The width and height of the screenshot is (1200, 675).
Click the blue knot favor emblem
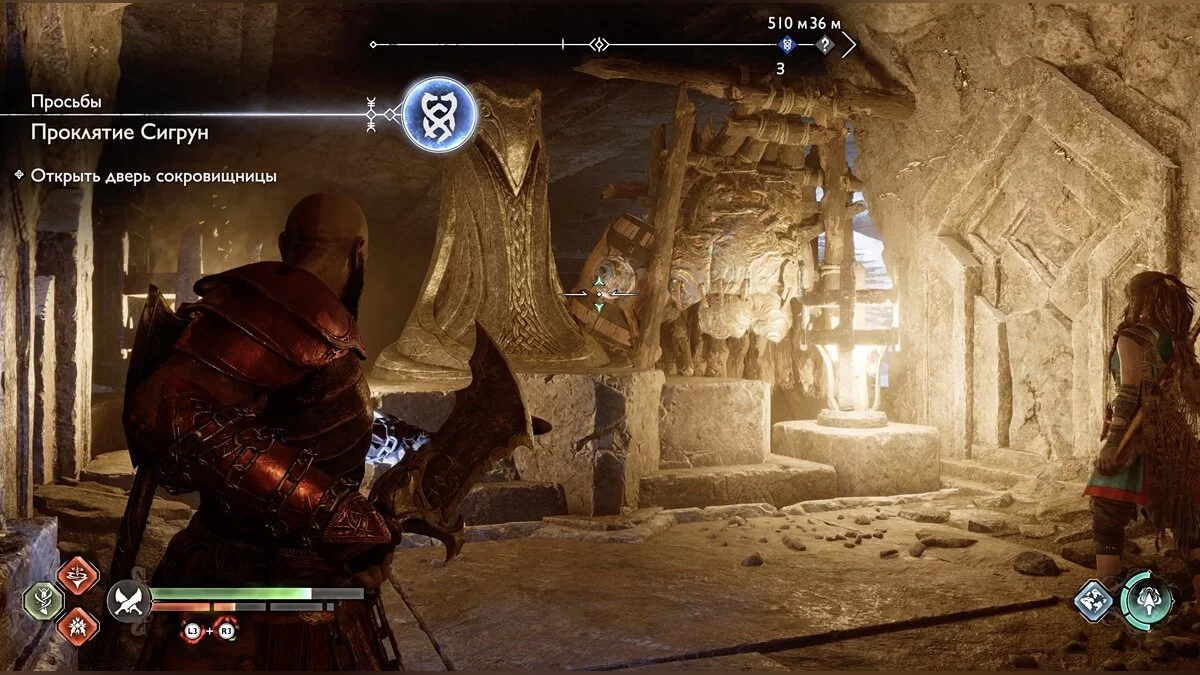(439, 114)
